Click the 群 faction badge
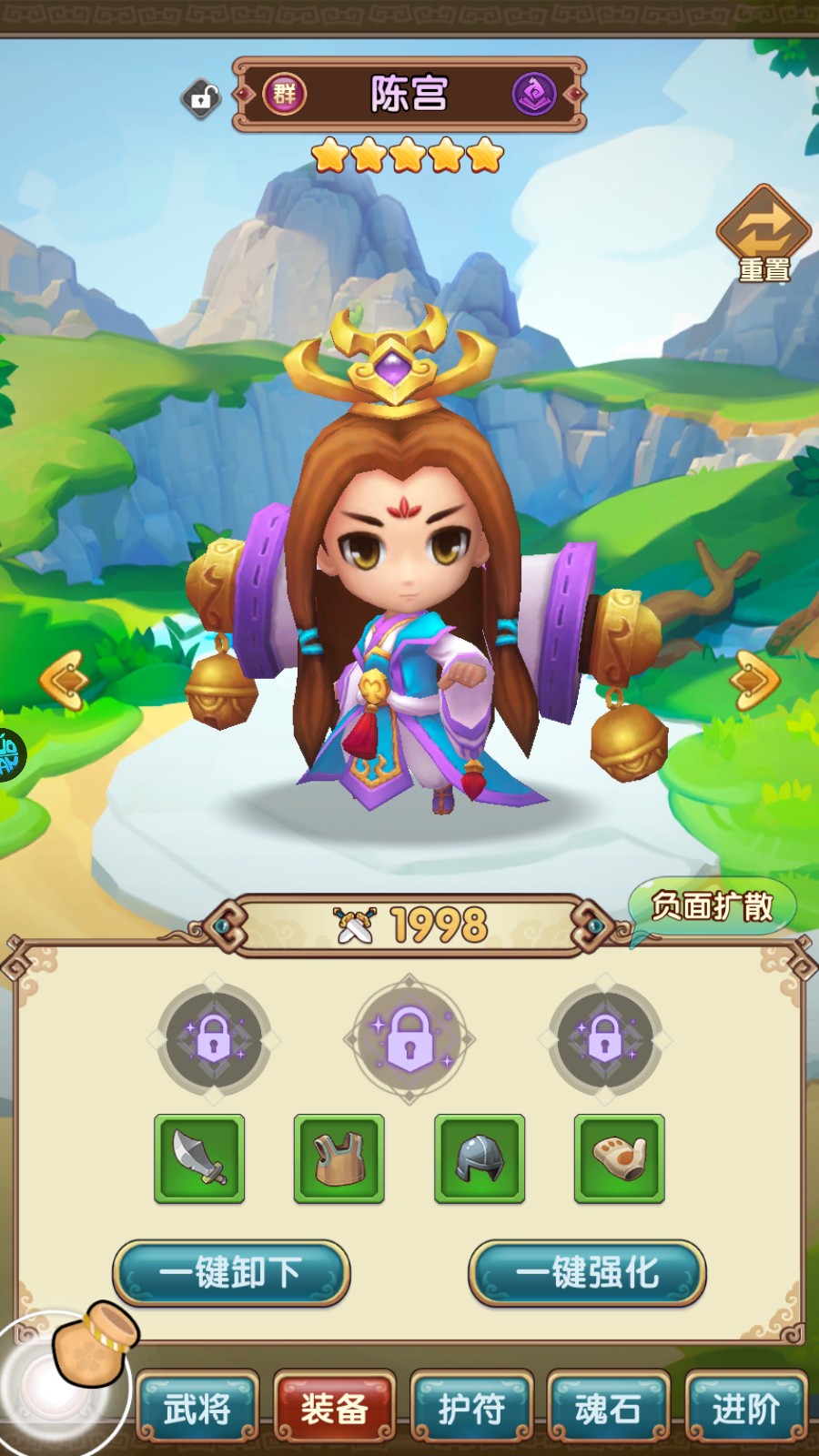This screenshot has height=1456, width=819. 285,94
